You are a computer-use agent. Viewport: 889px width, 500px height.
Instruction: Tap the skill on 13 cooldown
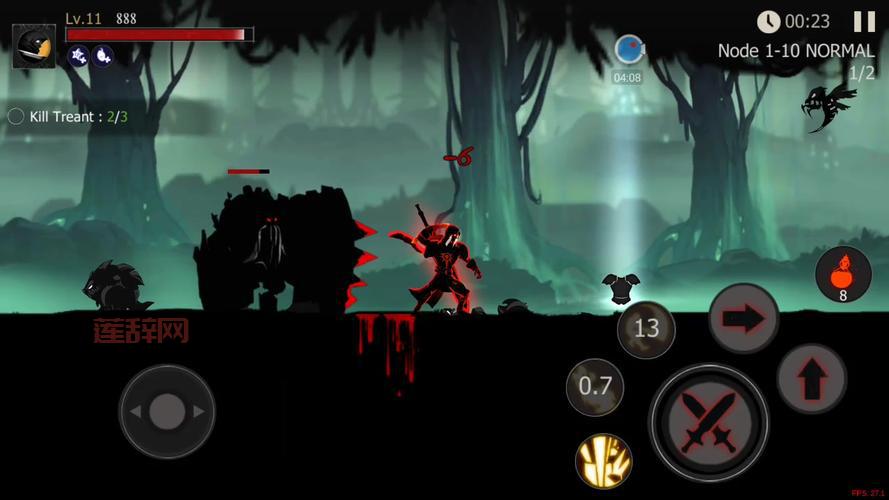(x=646, y=328)
